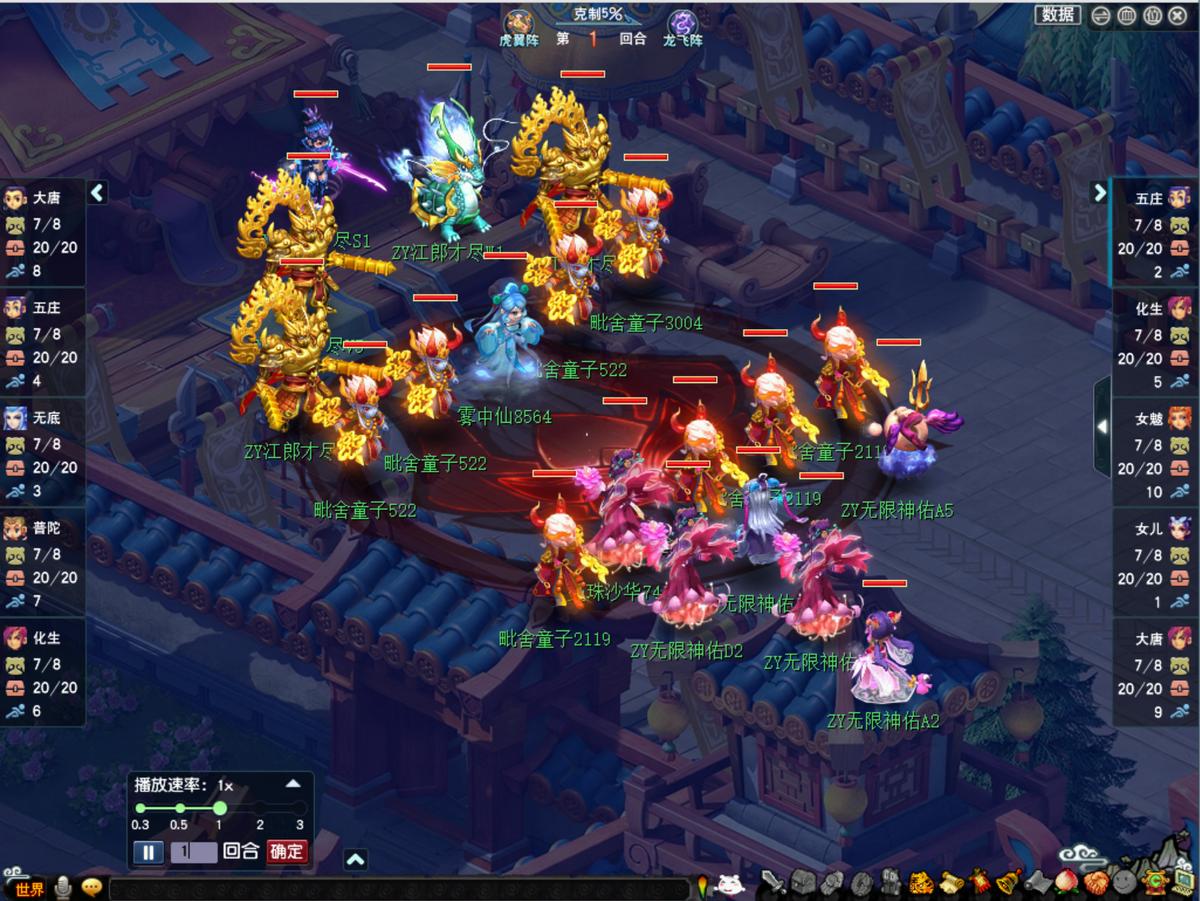1200x901 pixels.
Task: Focus the round number input field
Action: click(x=193, y=852)
